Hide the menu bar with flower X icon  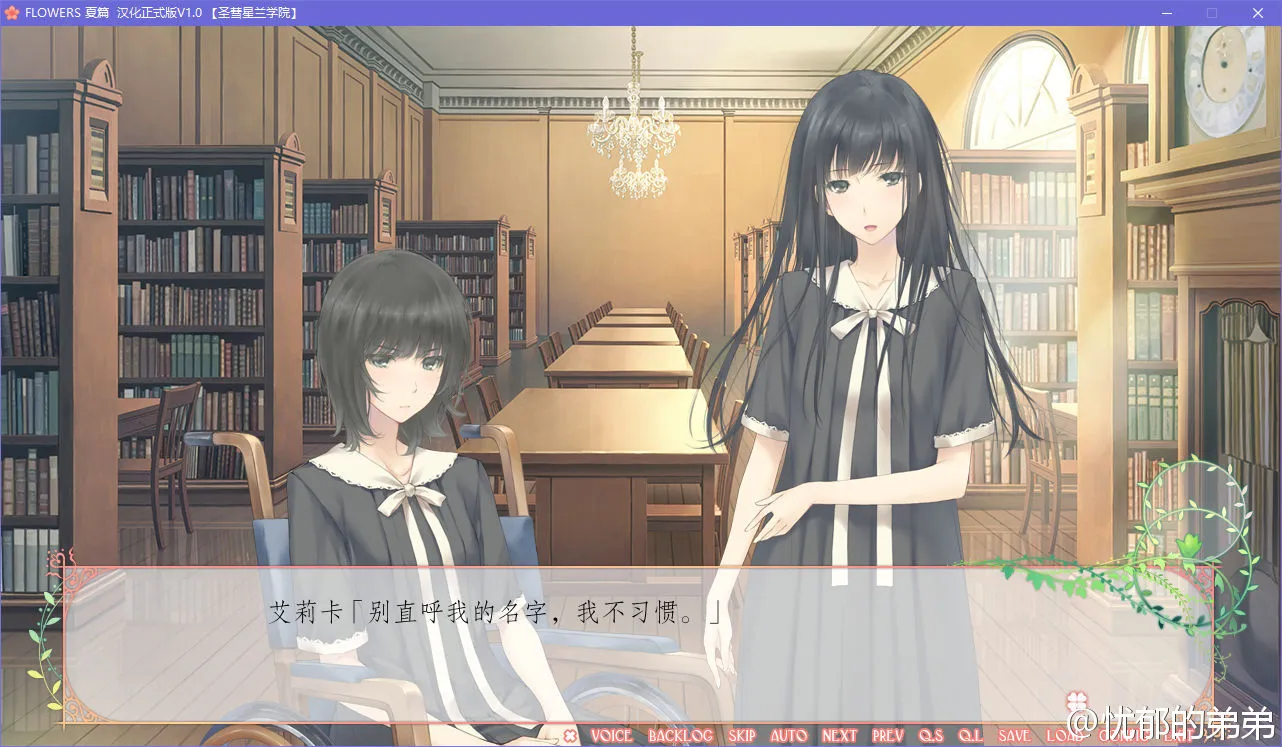point(570,736)
